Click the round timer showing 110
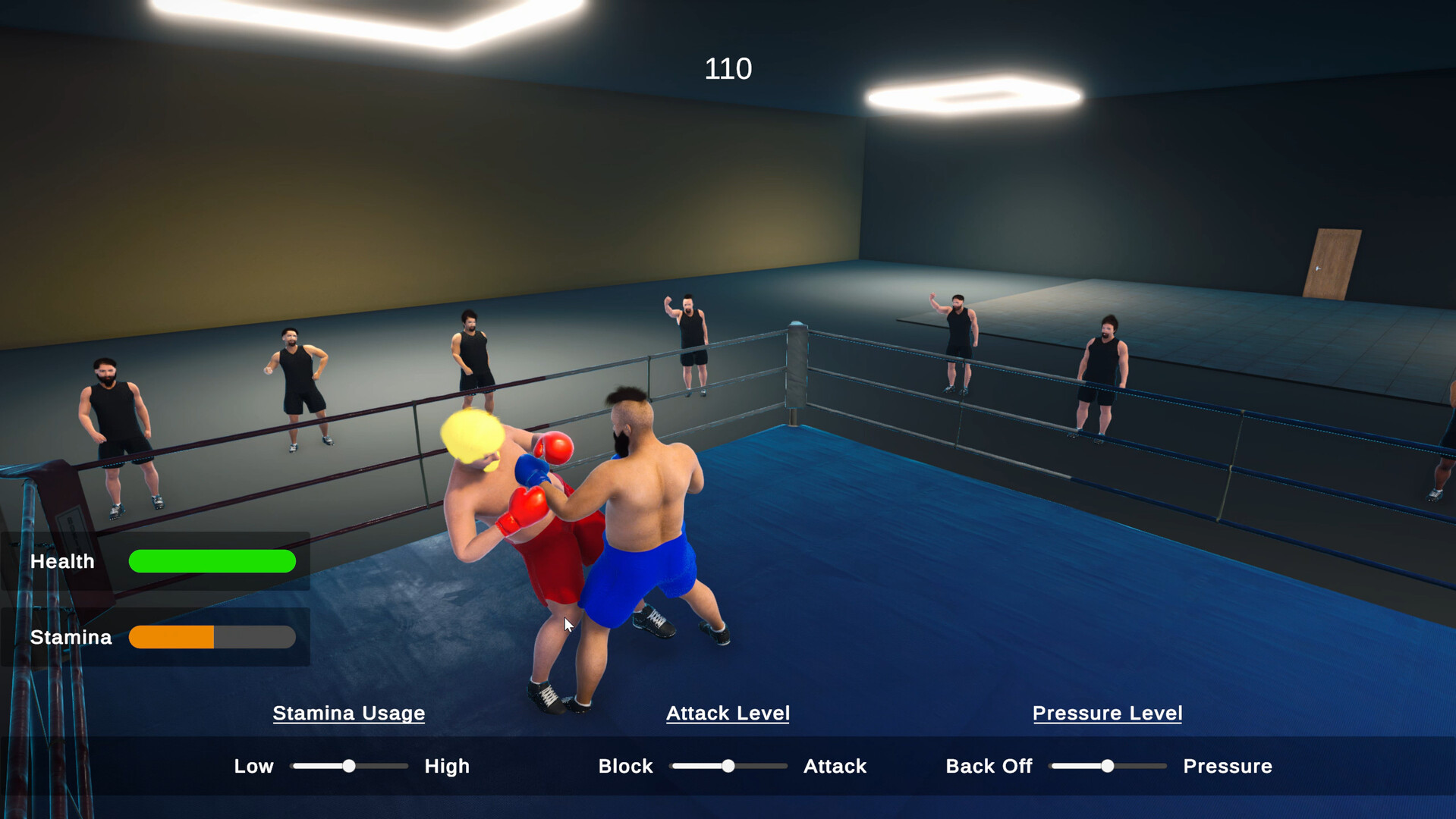 pyautogui.click(x=728, y=69)
